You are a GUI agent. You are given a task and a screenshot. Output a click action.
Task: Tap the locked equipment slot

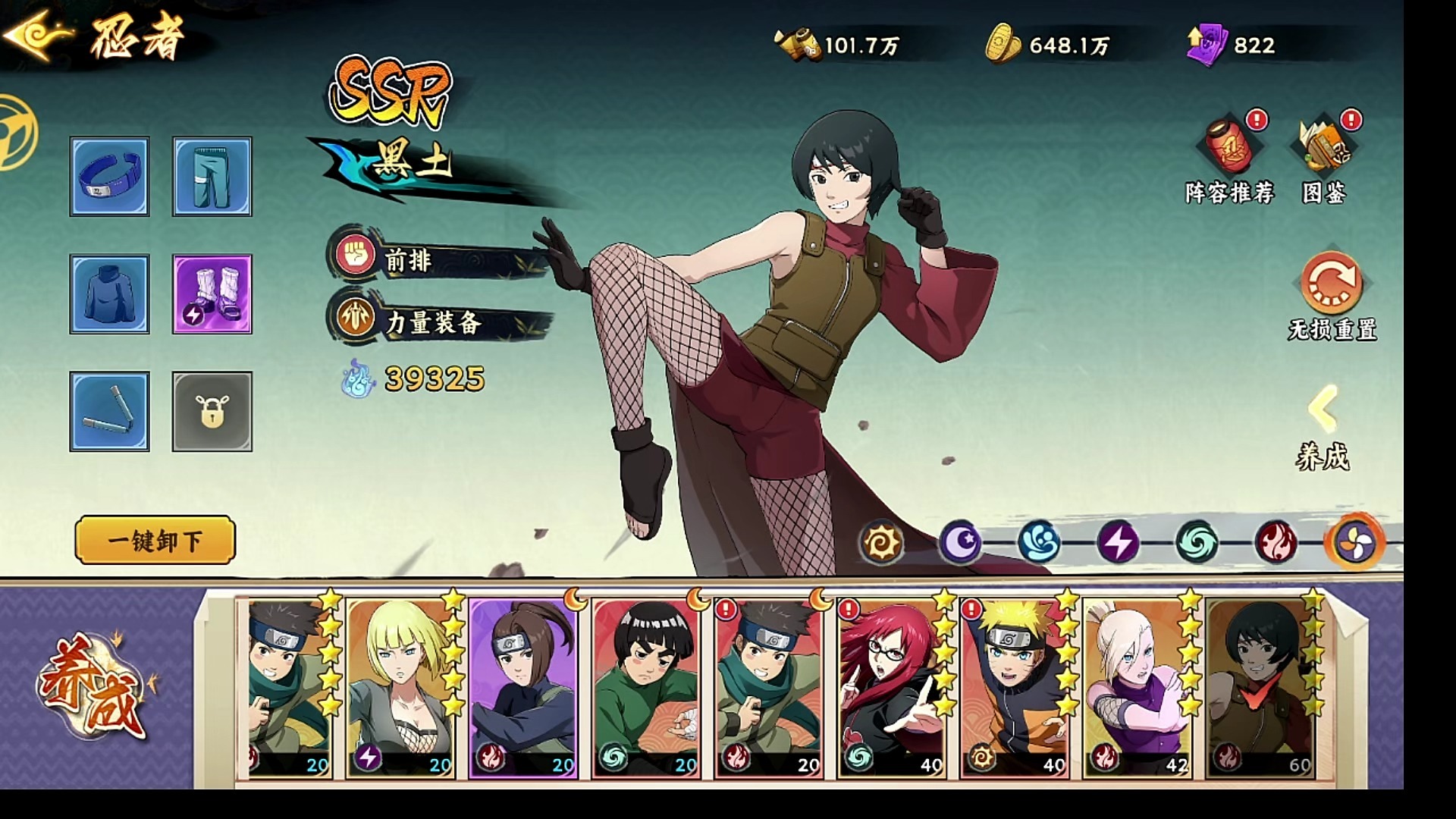(x=212, y=412)
